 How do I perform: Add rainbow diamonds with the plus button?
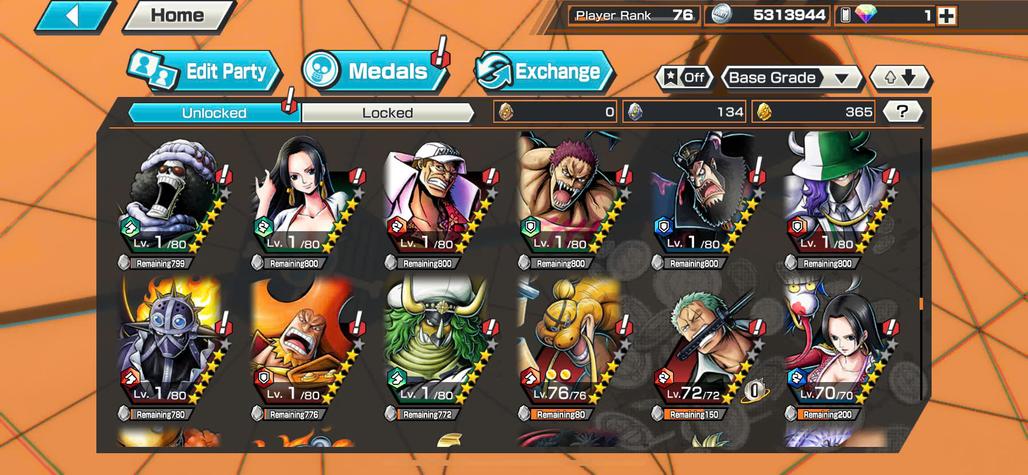click(946, 15)
